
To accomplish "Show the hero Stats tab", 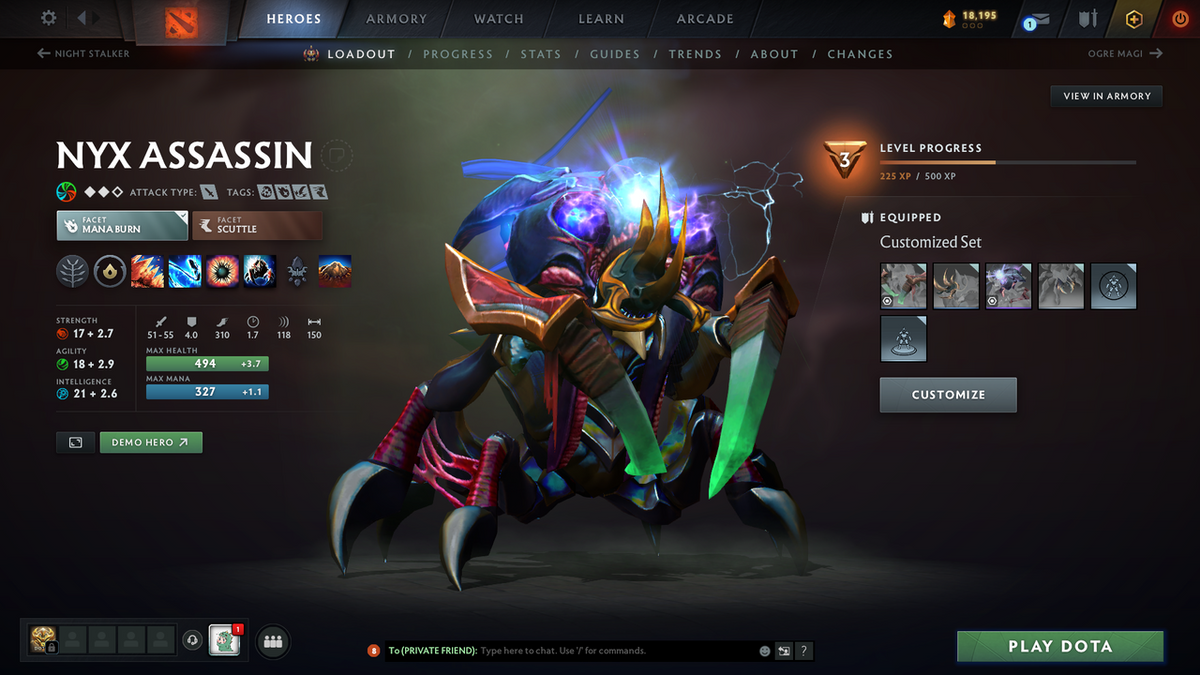I will tap(540, 54).
